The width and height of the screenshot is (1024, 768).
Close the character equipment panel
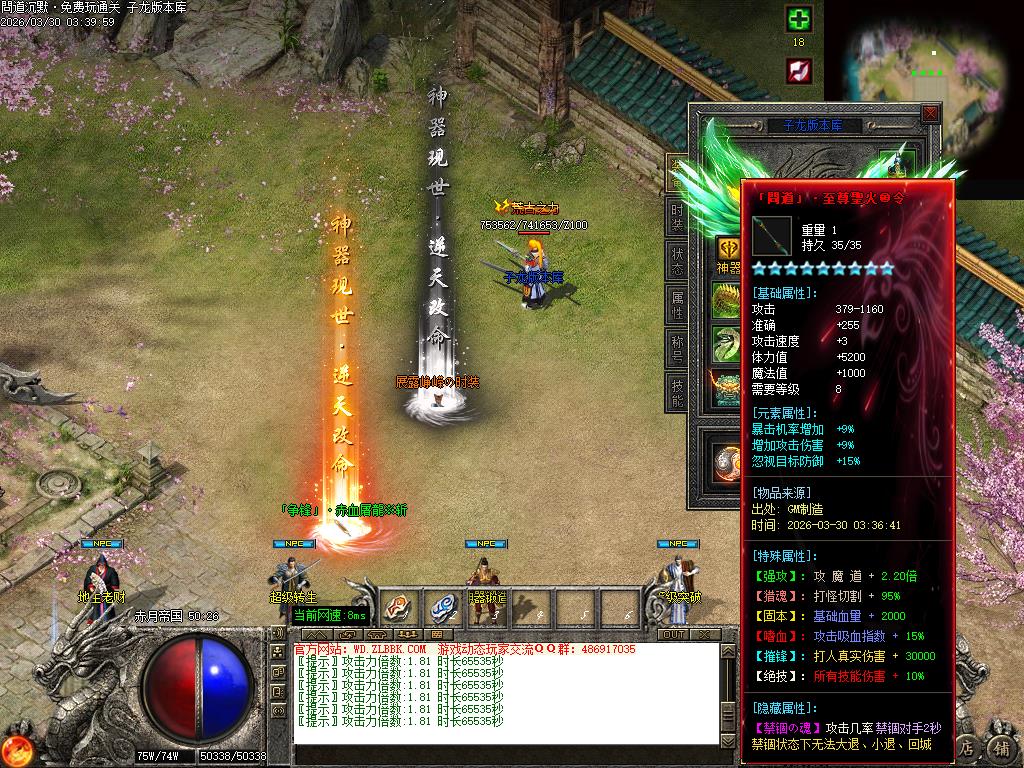[x=930, y=114]
